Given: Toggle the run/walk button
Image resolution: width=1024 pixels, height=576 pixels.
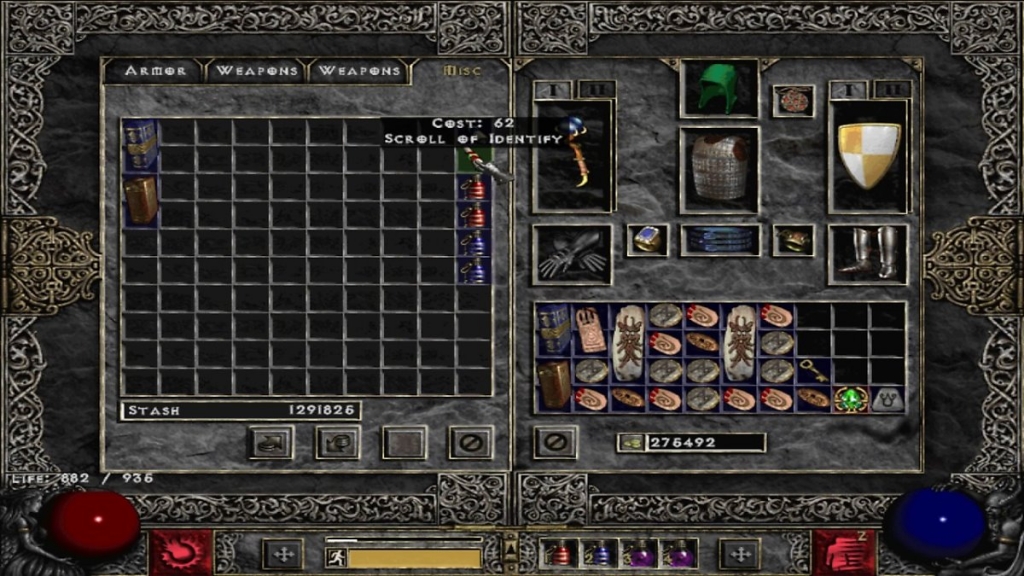Looking at the screenshot, I should coord(337,557).
